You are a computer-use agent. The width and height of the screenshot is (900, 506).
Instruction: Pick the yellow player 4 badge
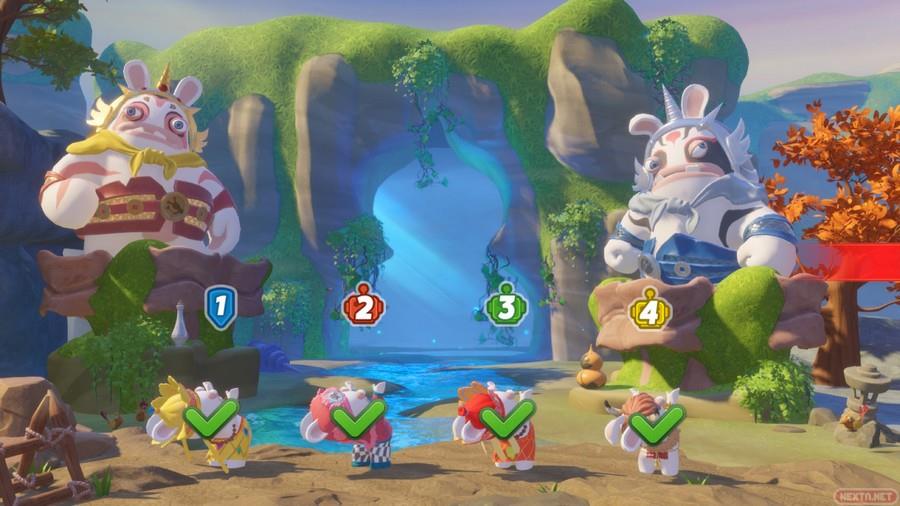647,307
